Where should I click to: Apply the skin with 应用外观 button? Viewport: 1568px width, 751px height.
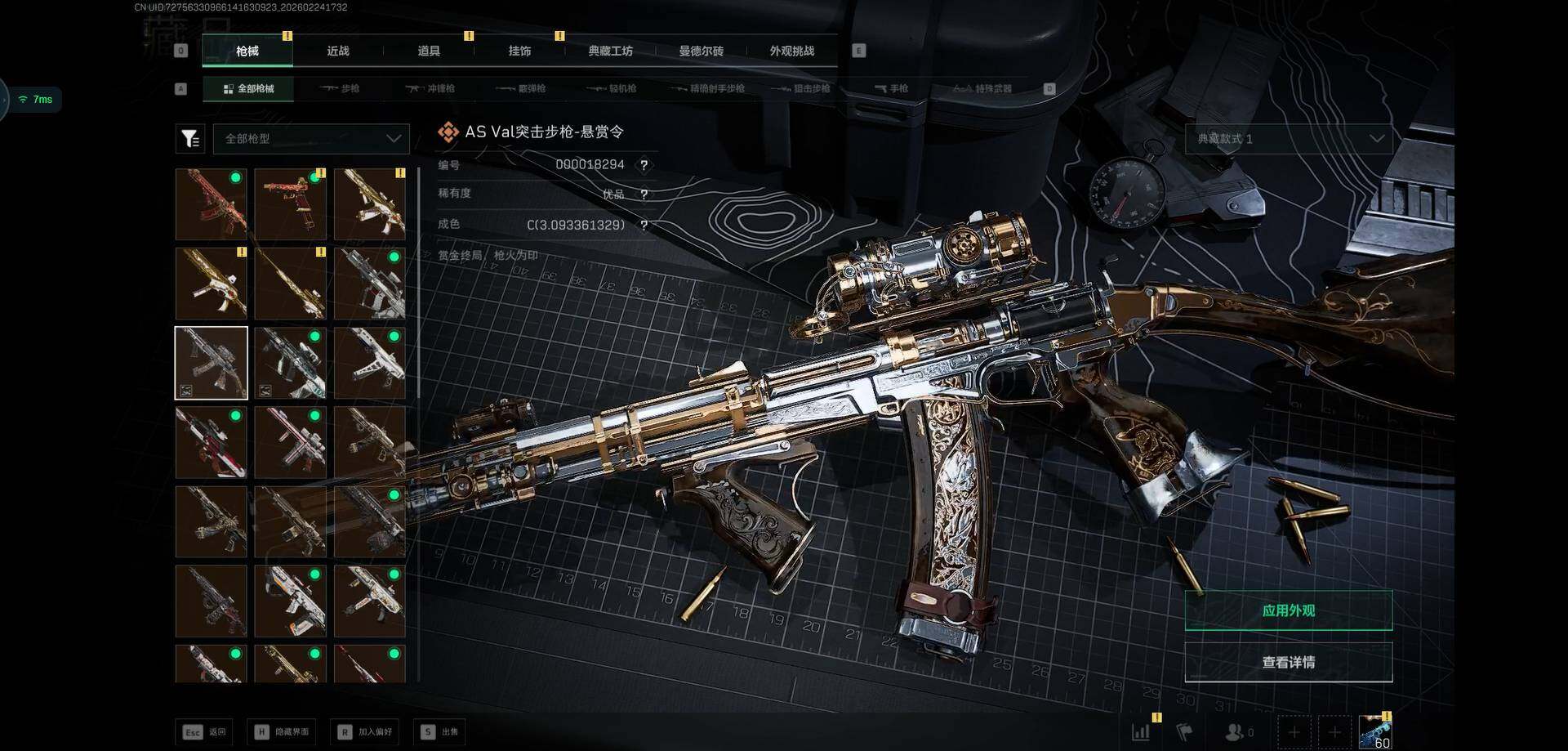point(1288,610)
